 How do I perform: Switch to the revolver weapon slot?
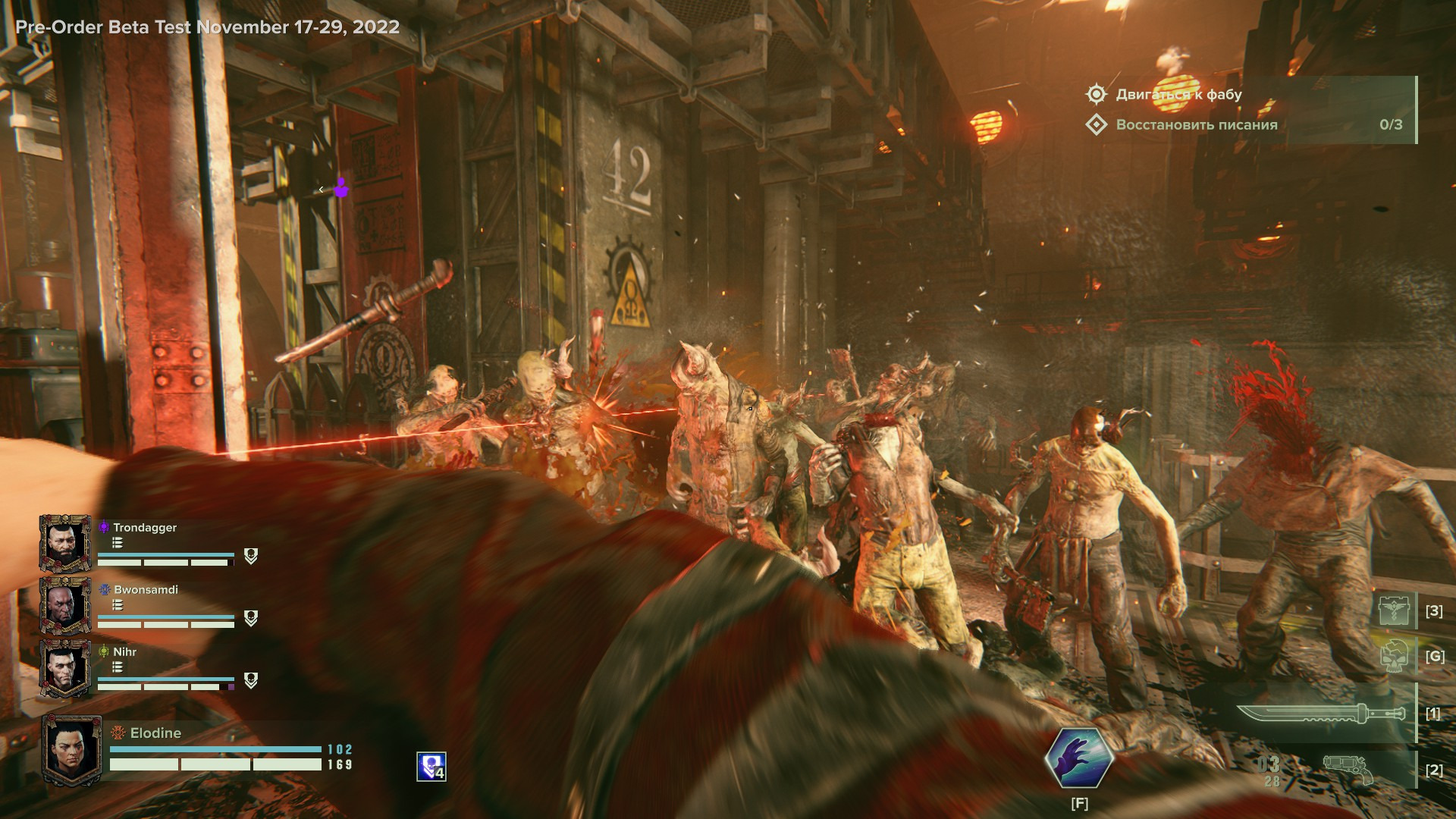(1348, 770)
